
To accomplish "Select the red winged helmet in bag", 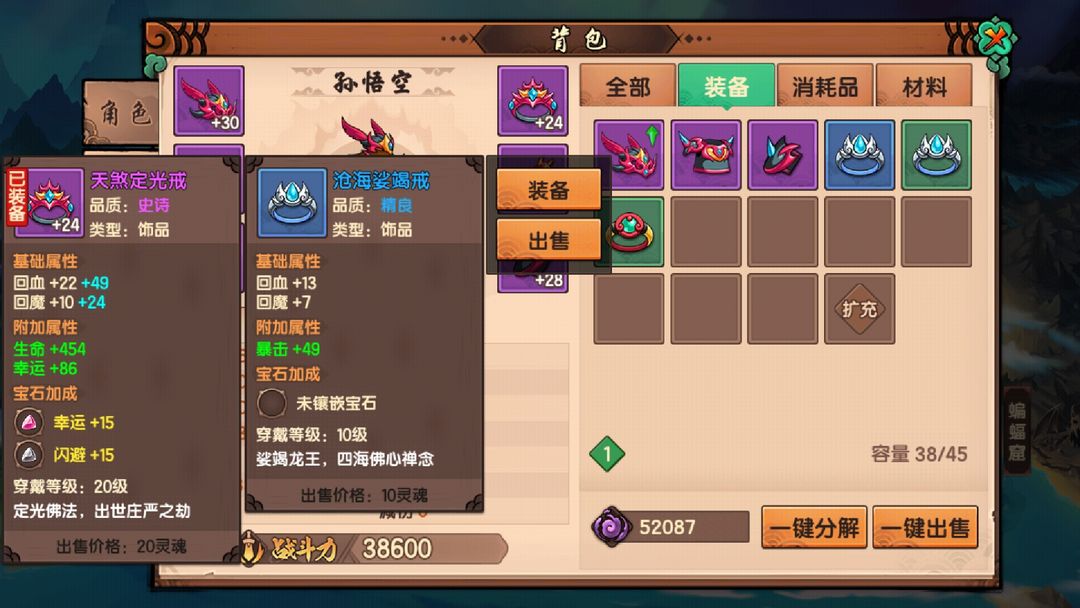I will (628, 155).
